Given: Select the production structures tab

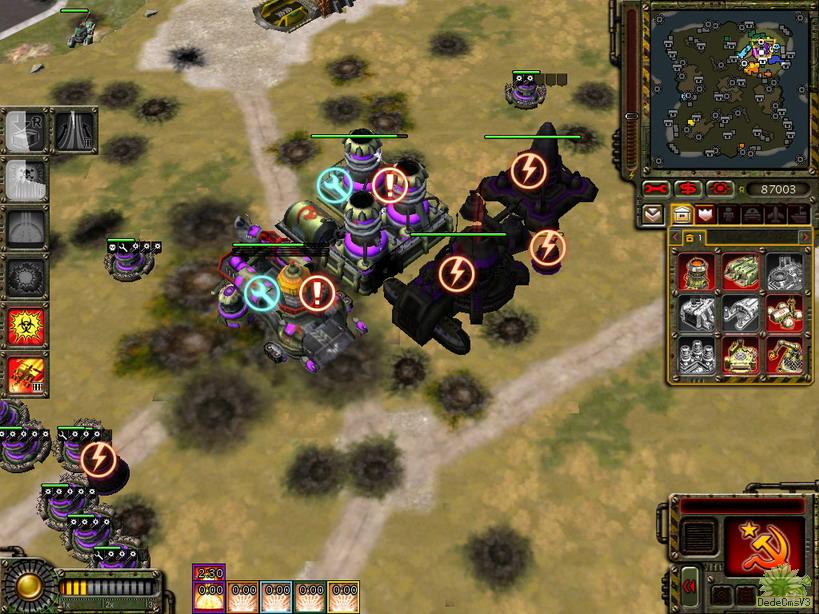Looking at the screenshot, I should click(681, 213).
